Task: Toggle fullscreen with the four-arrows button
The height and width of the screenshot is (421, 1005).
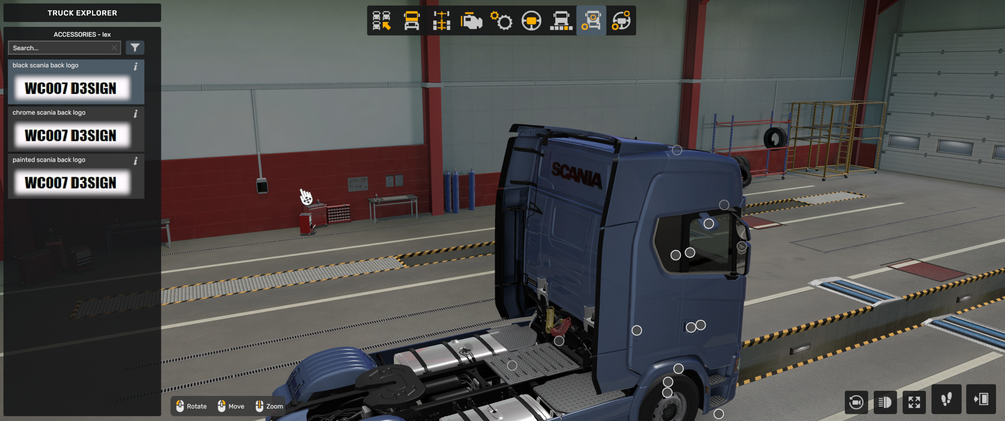Action: pyautogui.click(x=914, y=402)
